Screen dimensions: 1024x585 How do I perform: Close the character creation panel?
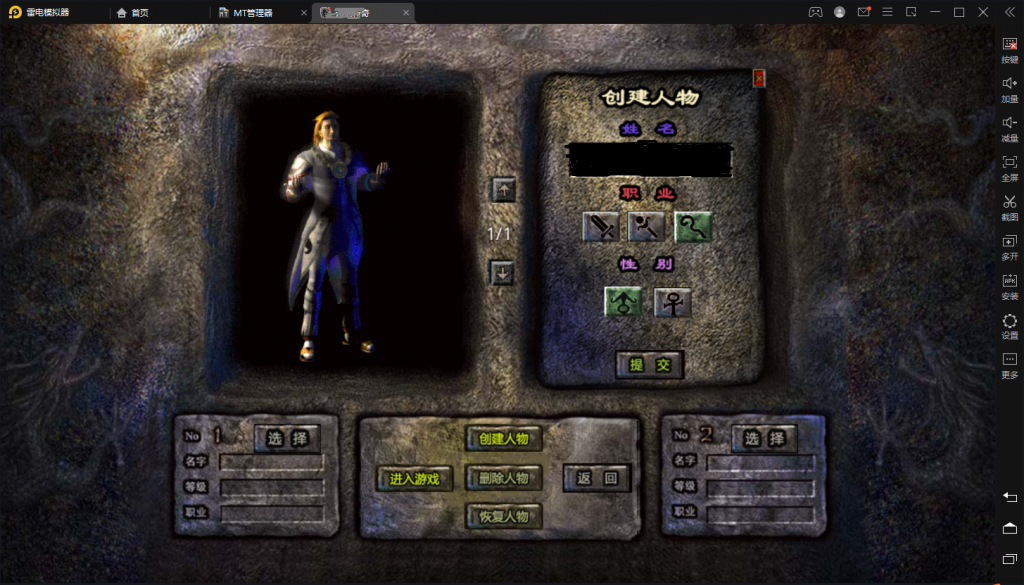click(x=759, y=78)
